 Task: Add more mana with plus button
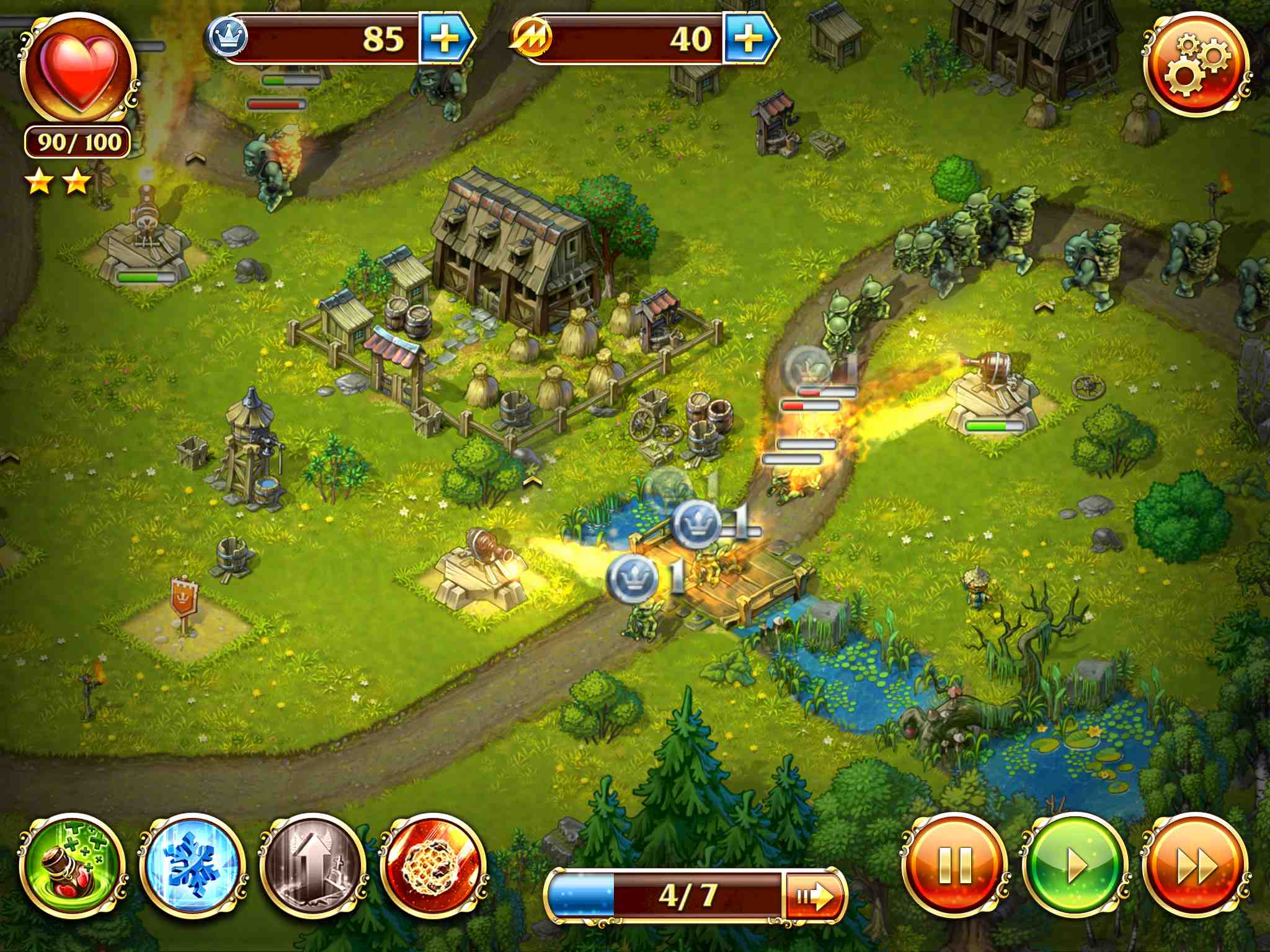click(748, 39)
